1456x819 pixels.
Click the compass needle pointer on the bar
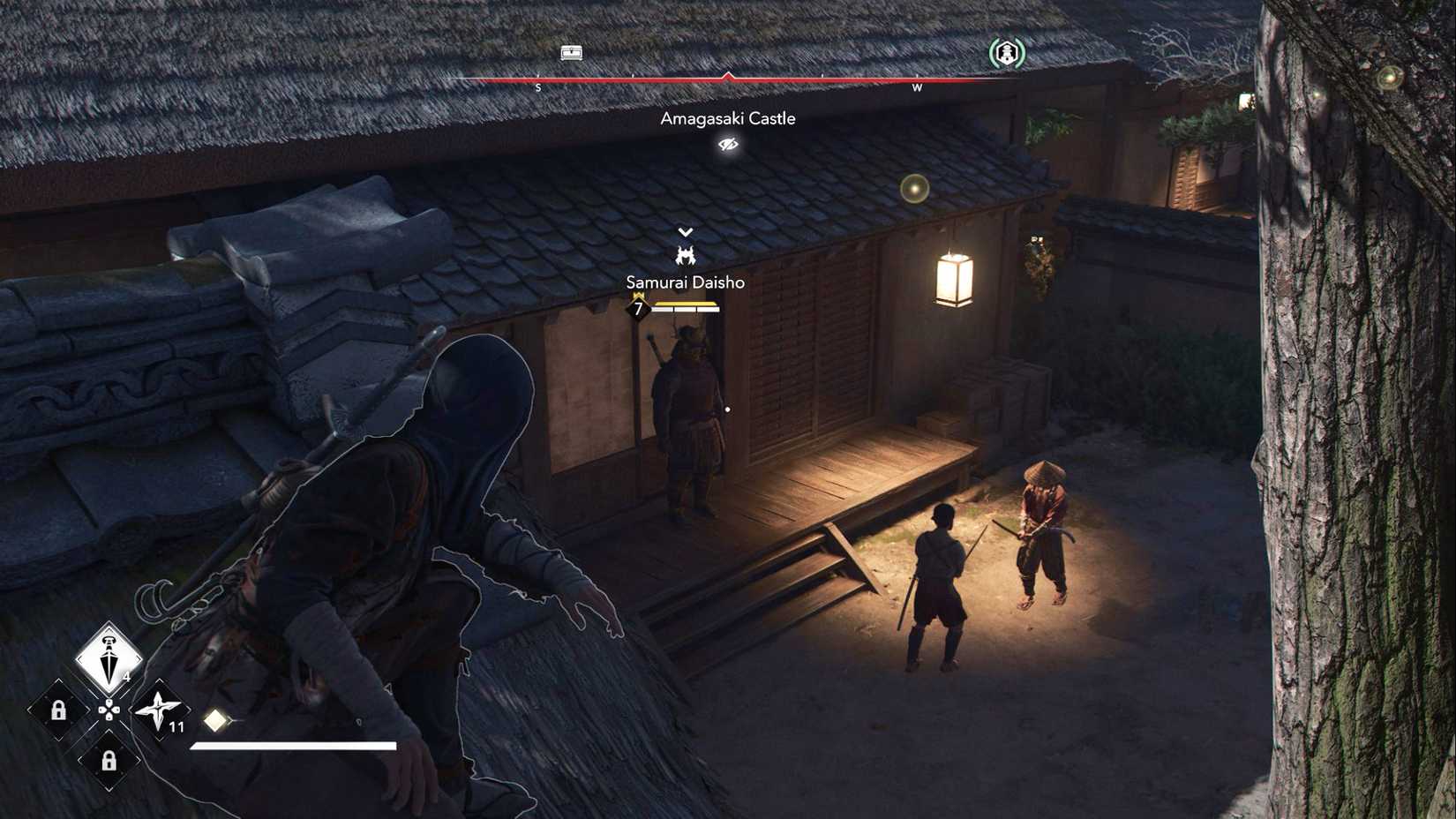tap(727, 78)
